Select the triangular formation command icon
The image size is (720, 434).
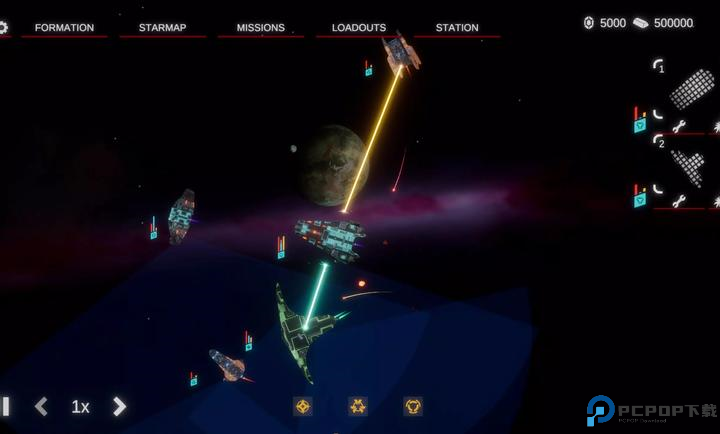[358, 406]
